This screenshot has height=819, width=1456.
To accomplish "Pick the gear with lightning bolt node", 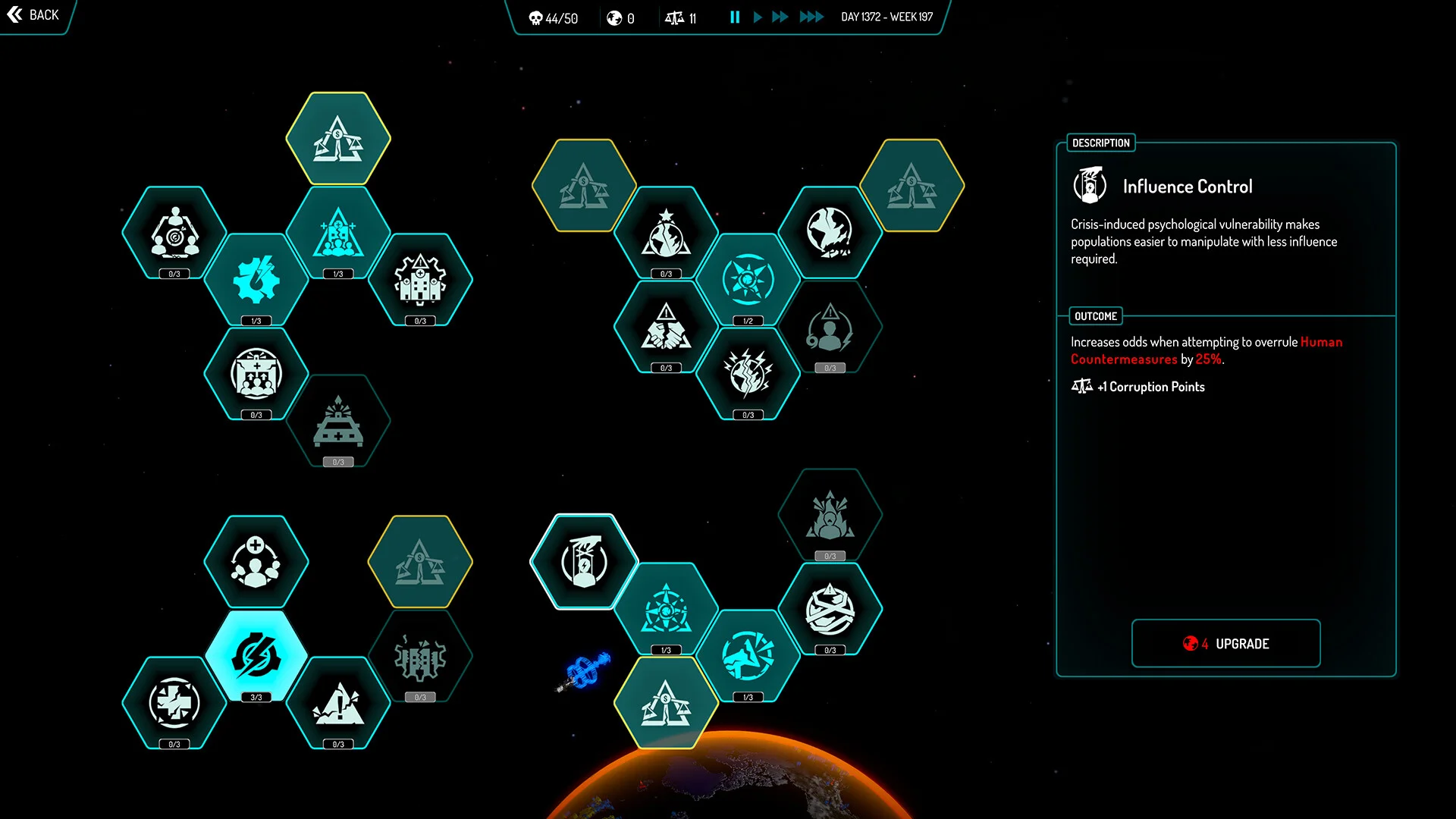I will coord(256,279).
